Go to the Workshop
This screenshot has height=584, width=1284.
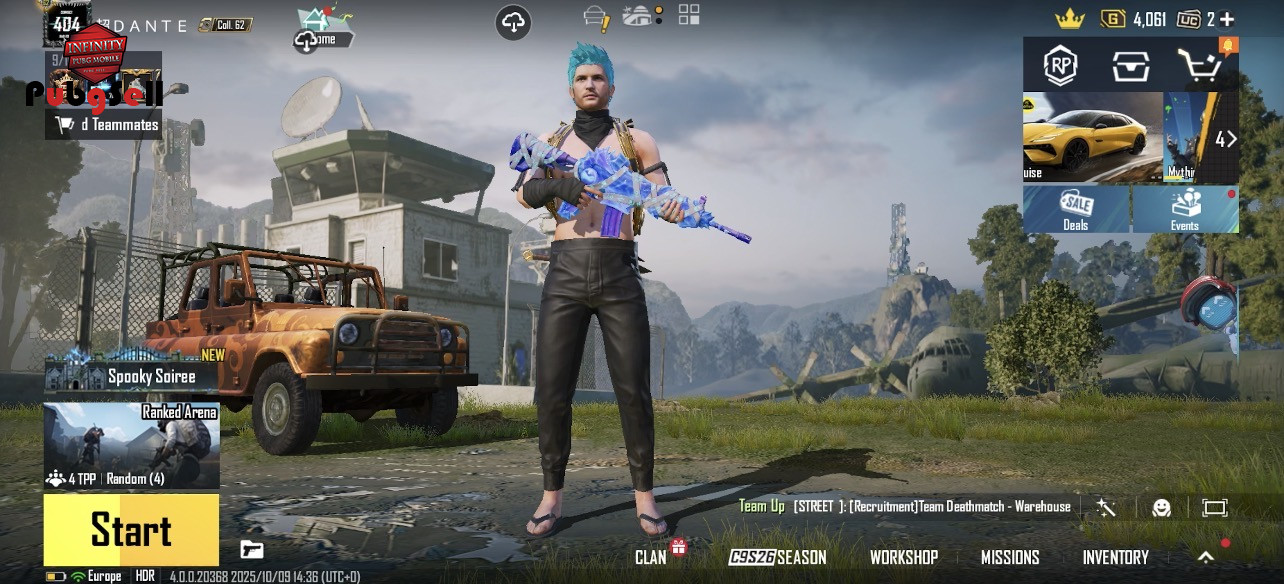tap(903, 557)
